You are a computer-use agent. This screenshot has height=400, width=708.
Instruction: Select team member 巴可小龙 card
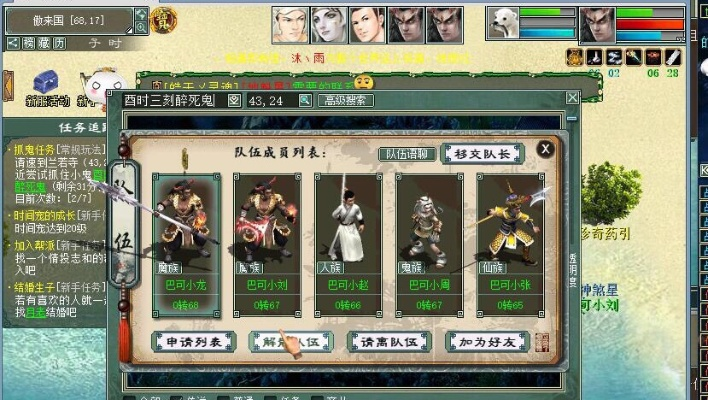coord(188,242)
